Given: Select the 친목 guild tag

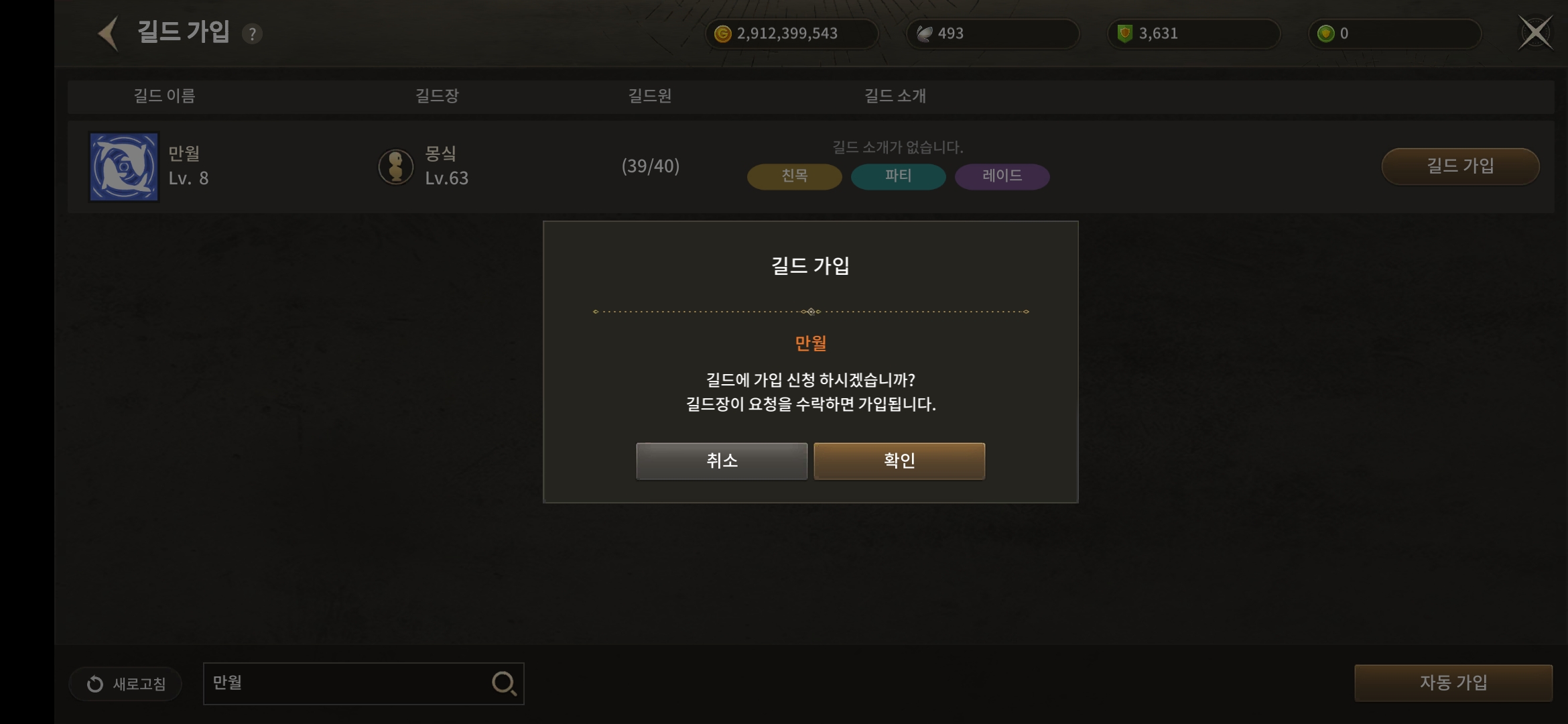Looking at the screenshot, I should tap(794, 176).
